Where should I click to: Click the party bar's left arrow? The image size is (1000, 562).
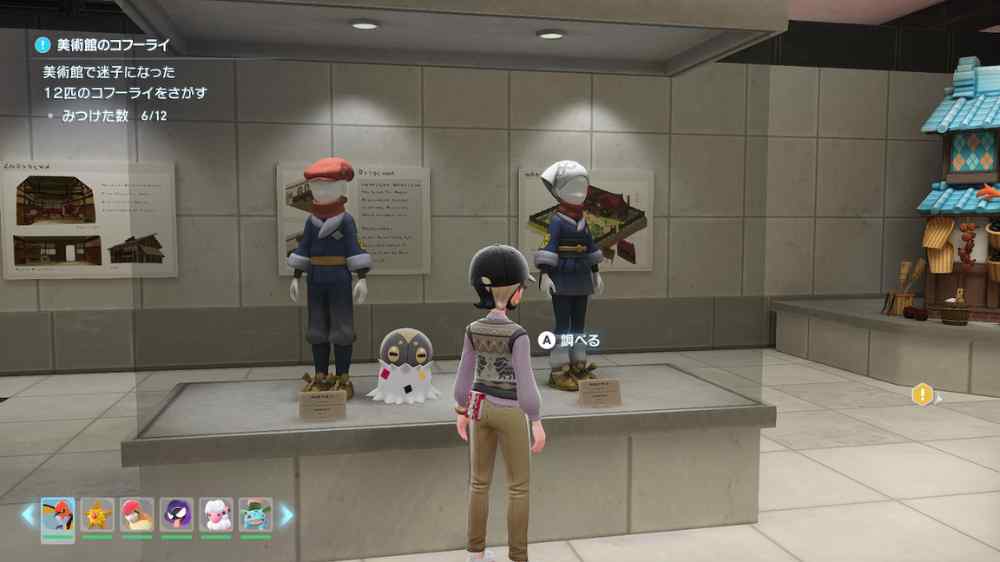point(28,514)
